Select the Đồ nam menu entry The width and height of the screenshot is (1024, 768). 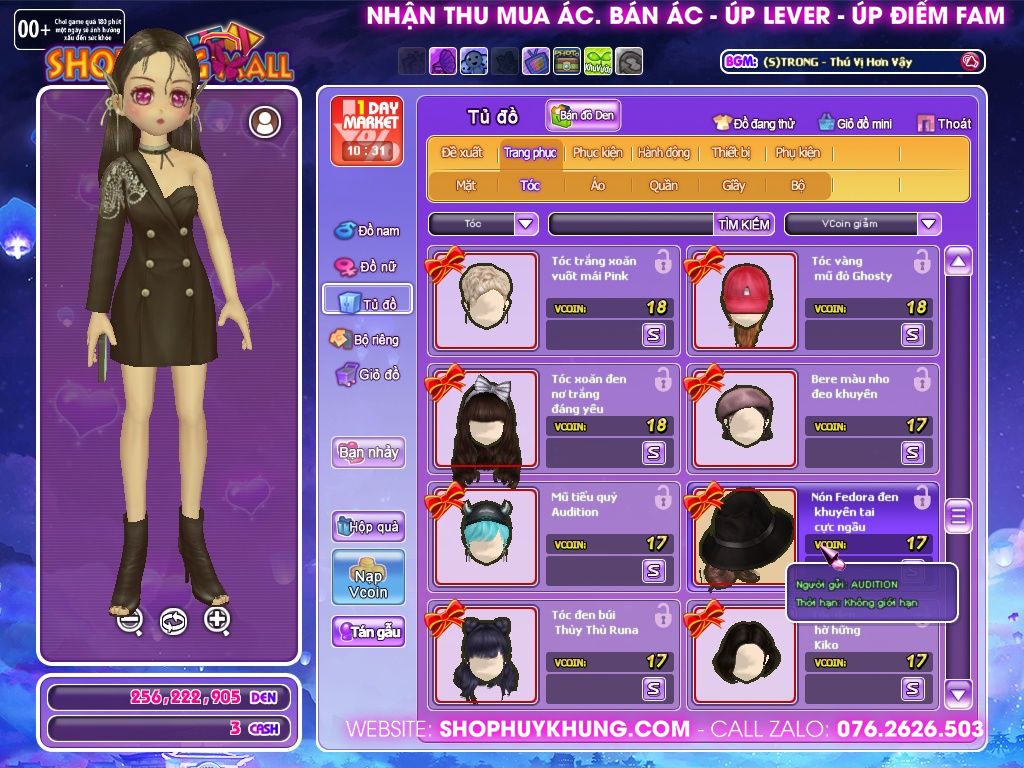368,231
